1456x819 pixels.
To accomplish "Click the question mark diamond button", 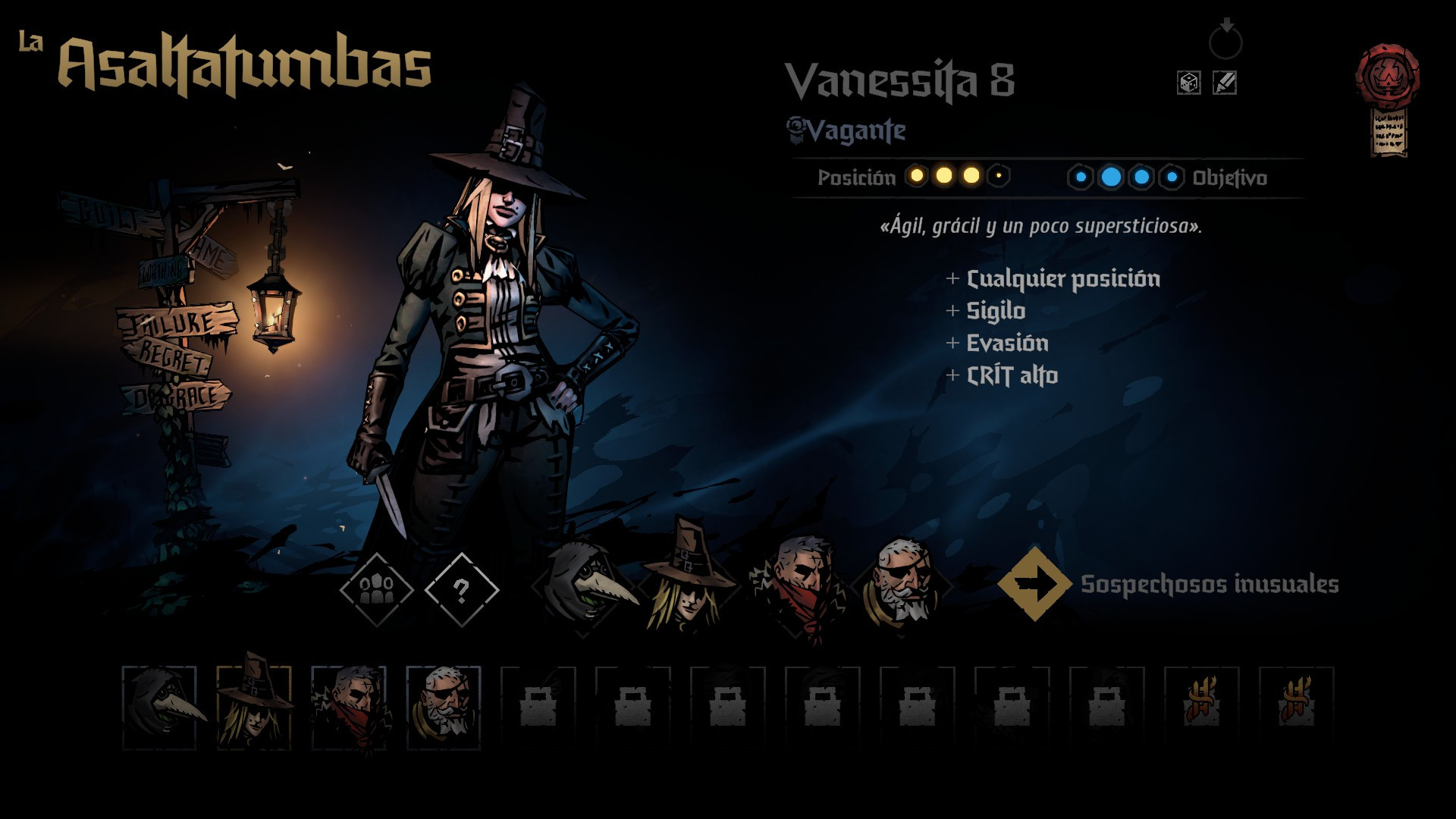I will pos(462,589).
